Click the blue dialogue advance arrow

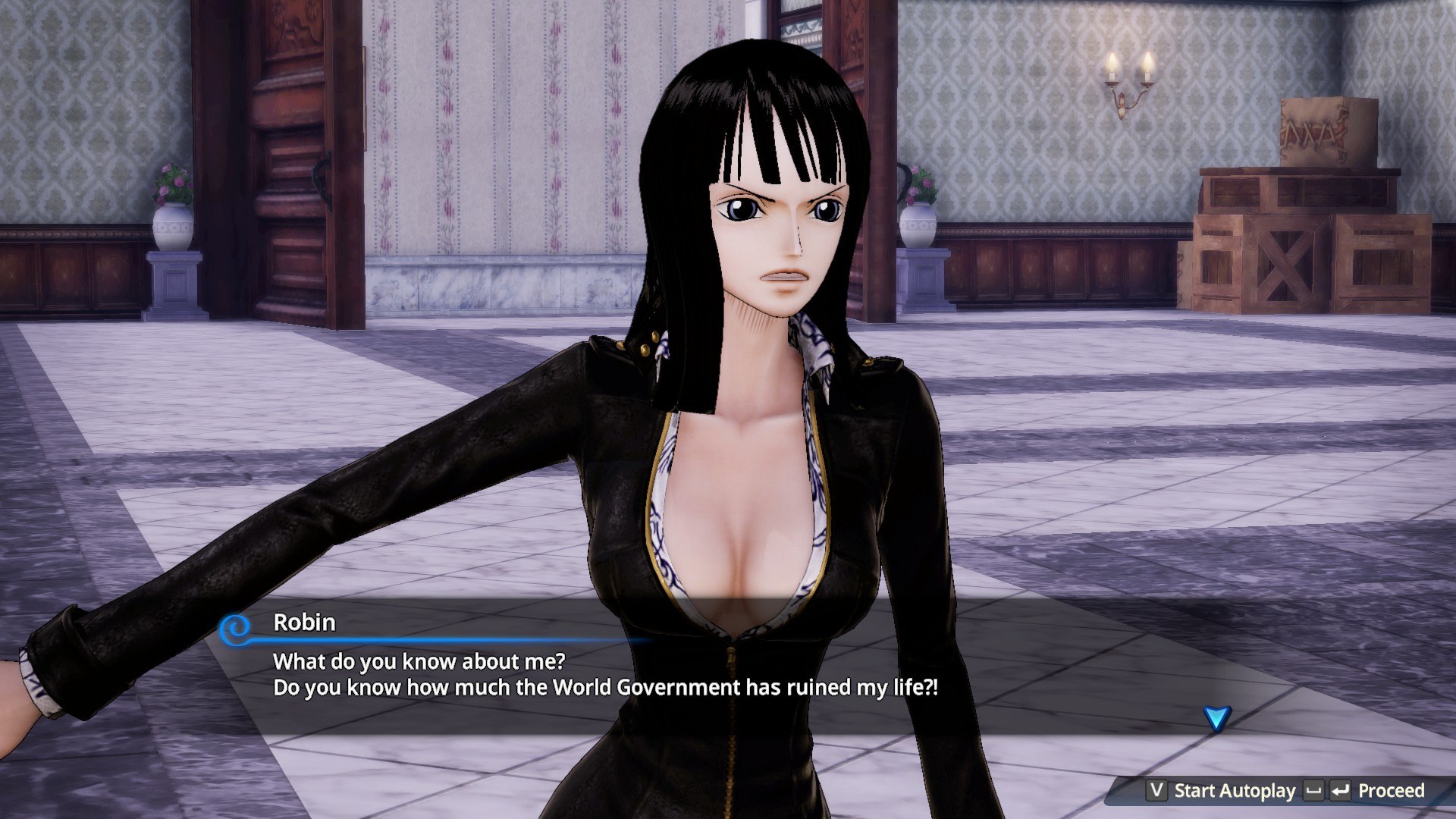(x=1216, y=717)
